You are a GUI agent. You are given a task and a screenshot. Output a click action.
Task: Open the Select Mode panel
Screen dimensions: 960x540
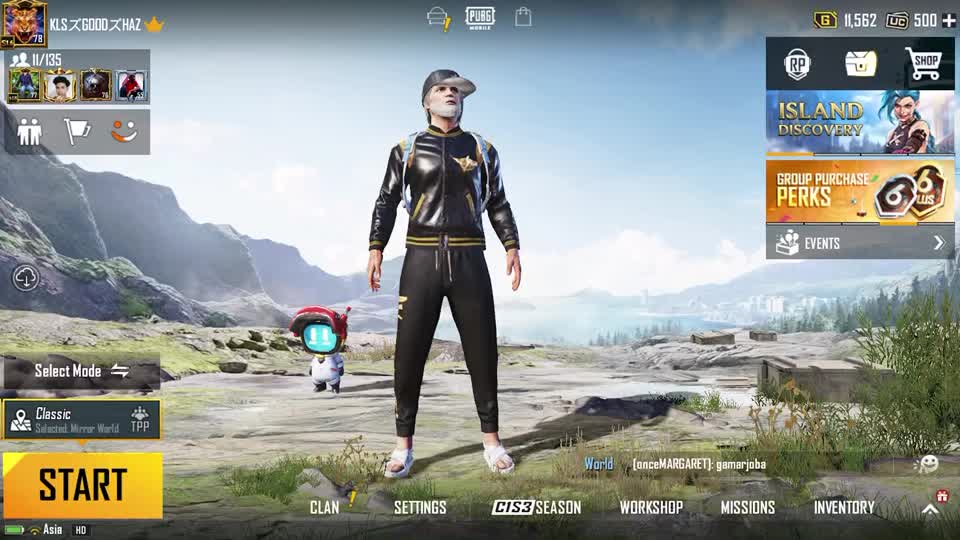click(x=82, y=371)
